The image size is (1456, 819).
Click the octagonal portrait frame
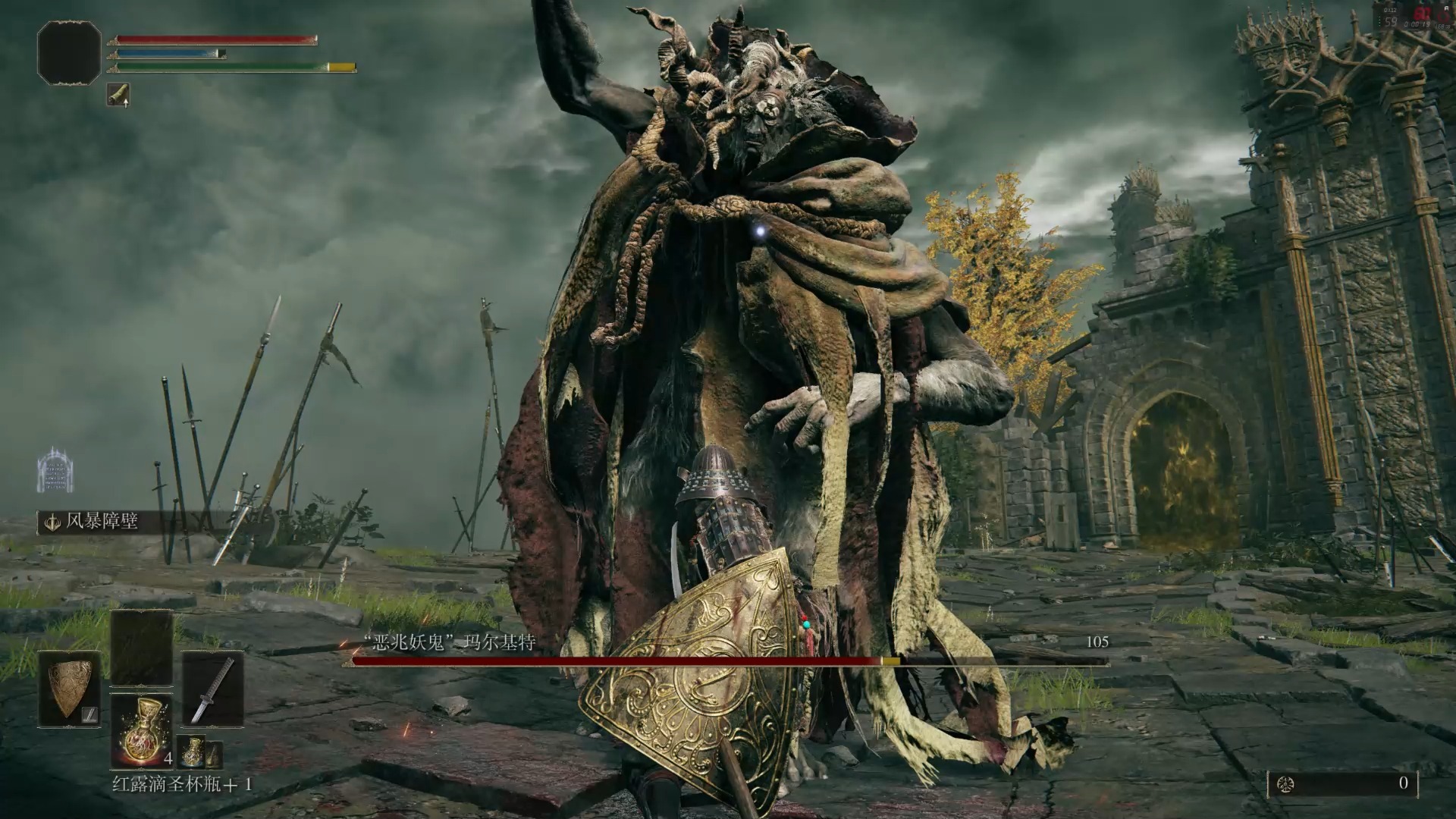(69, 53)
